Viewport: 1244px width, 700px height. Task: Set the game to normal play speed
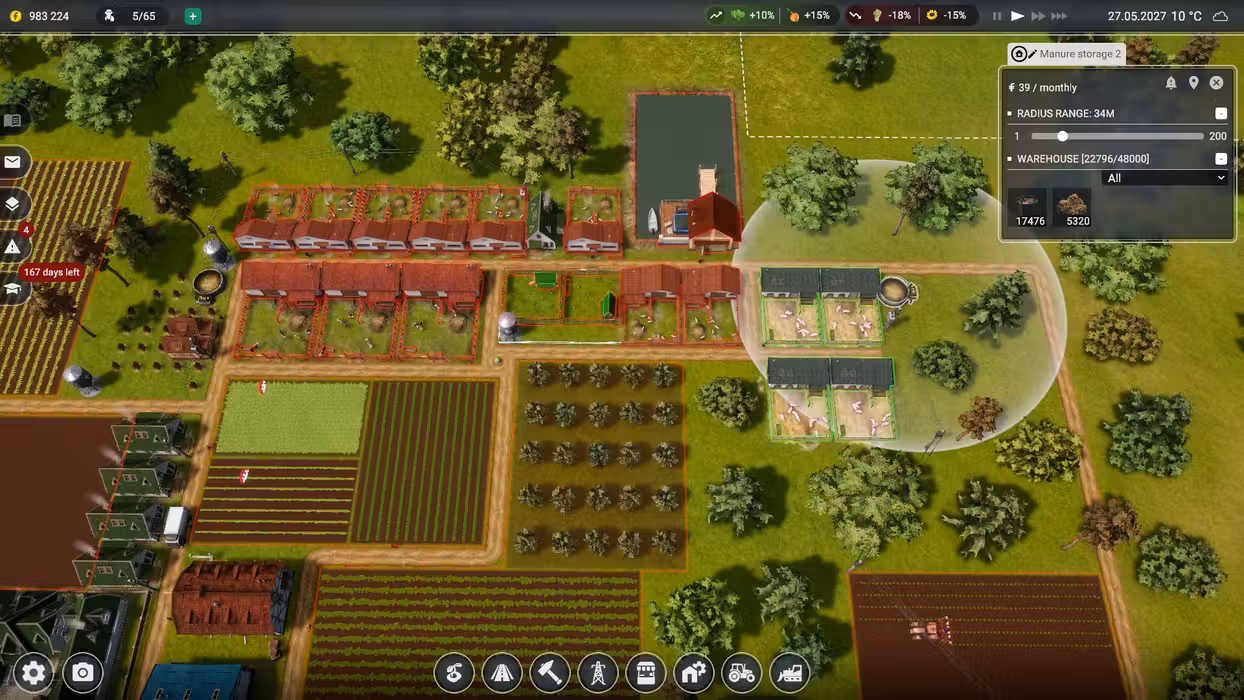coord(1017,16)
